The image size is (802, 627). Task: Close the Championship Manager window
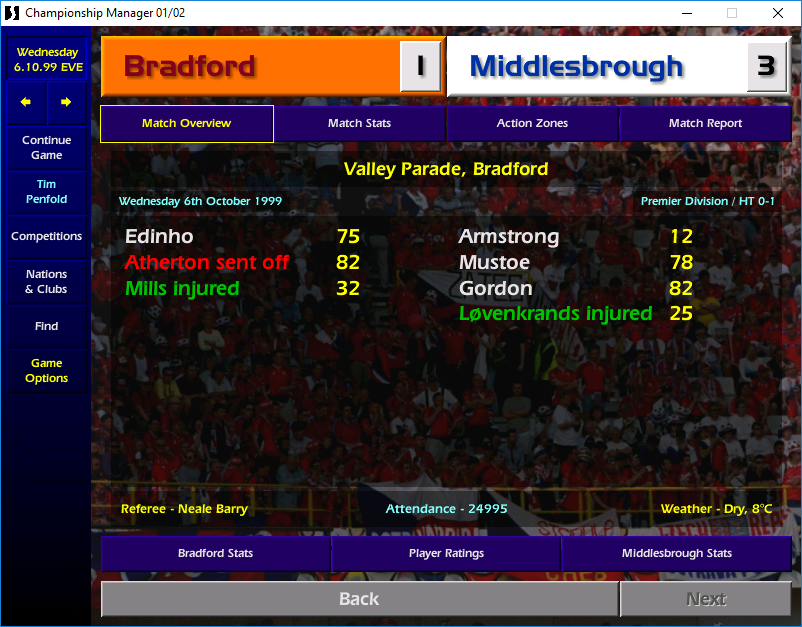778,13
